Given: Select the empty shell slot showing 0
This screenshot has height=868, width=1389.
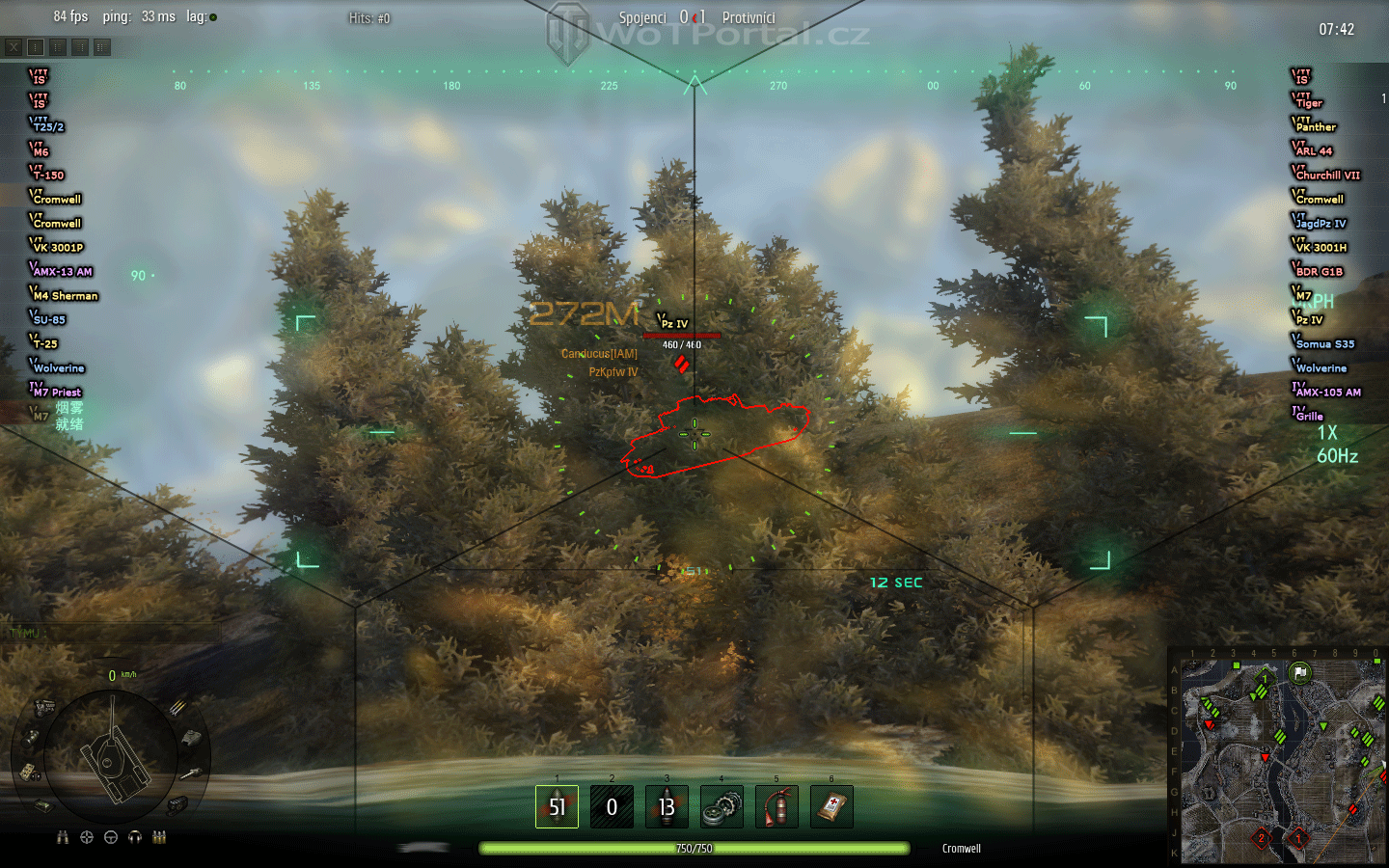Looking at the screenshot, I should pos(612,806).
